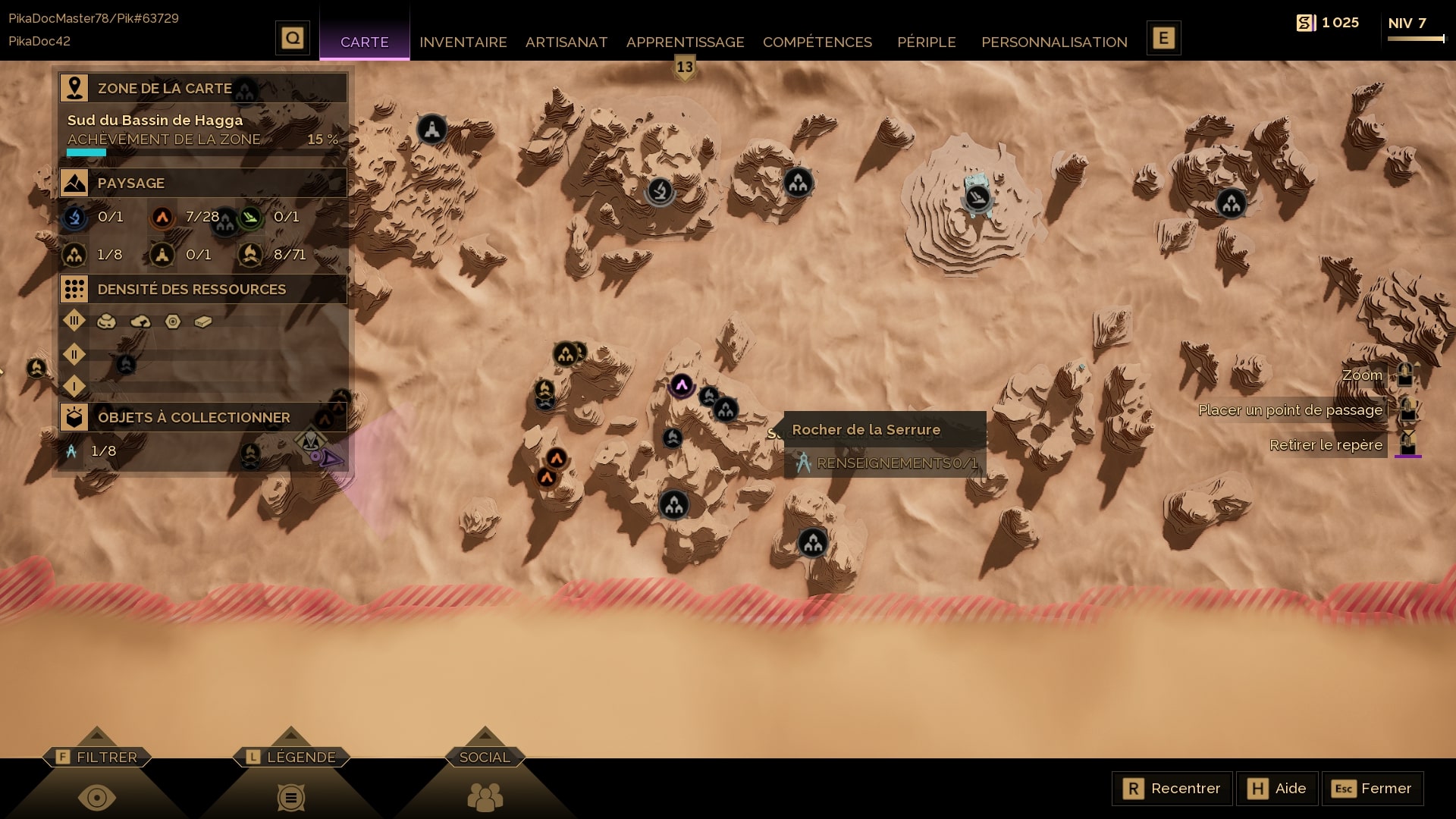
Task: Select the level 13 badge under Apprentissage
Action: 685,67
